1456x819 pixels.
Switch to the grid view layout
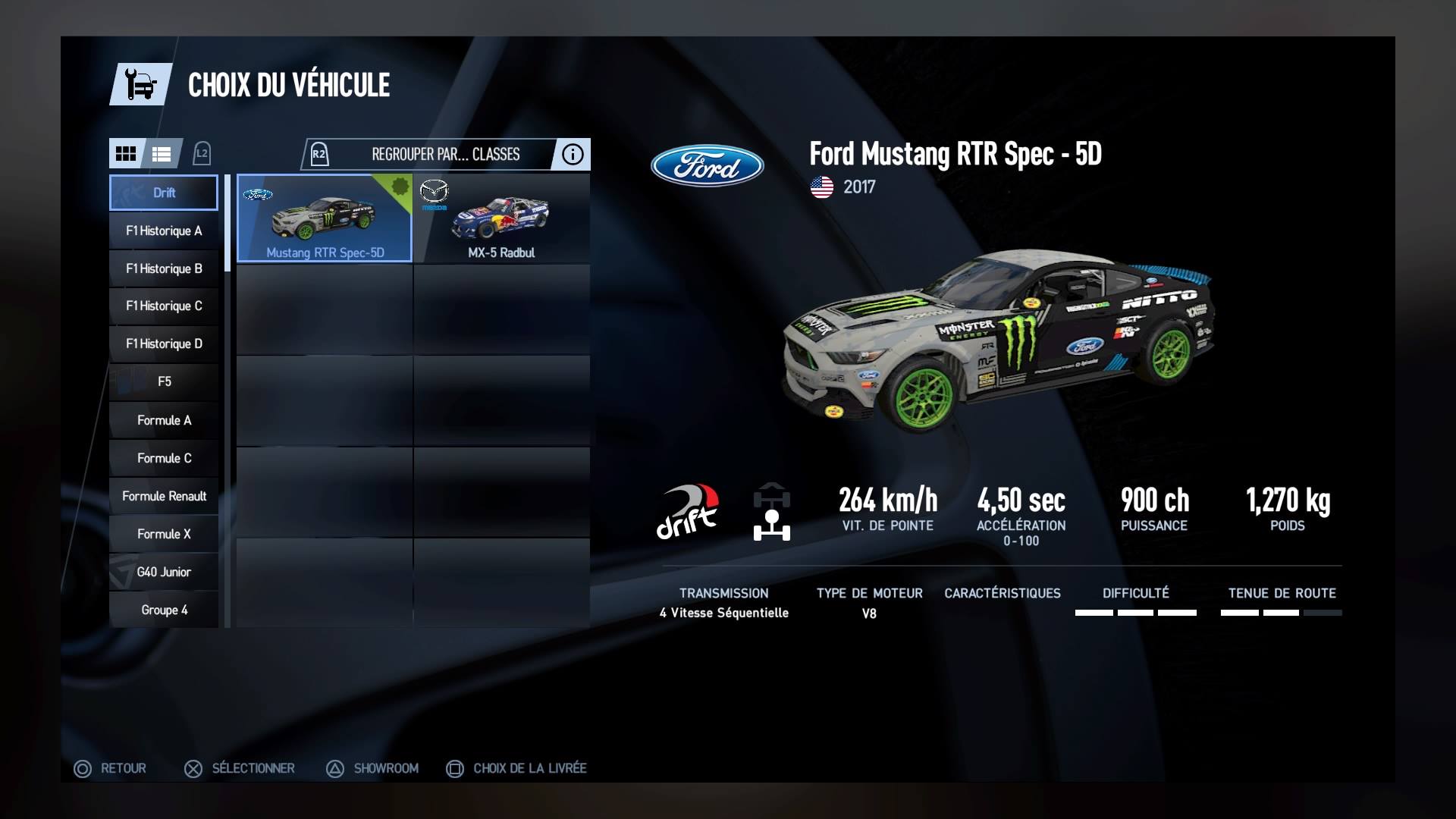[x=126, y=154]
